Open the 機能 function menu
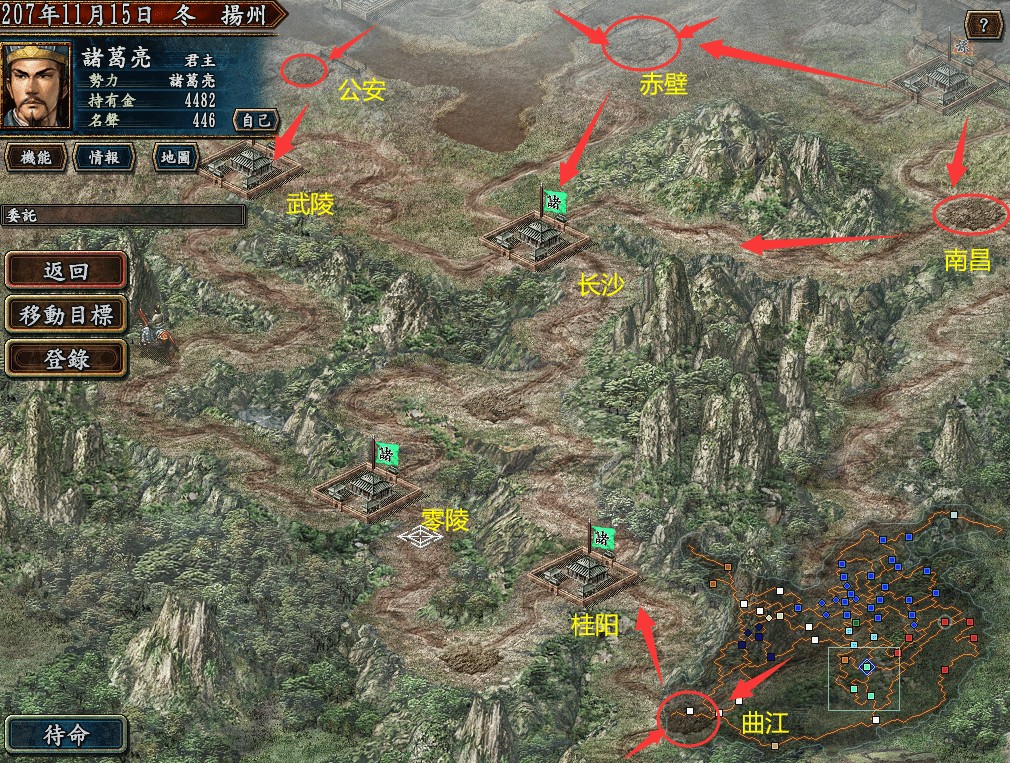The width and height of the screenshot is (1010, 763). (37, 157)
